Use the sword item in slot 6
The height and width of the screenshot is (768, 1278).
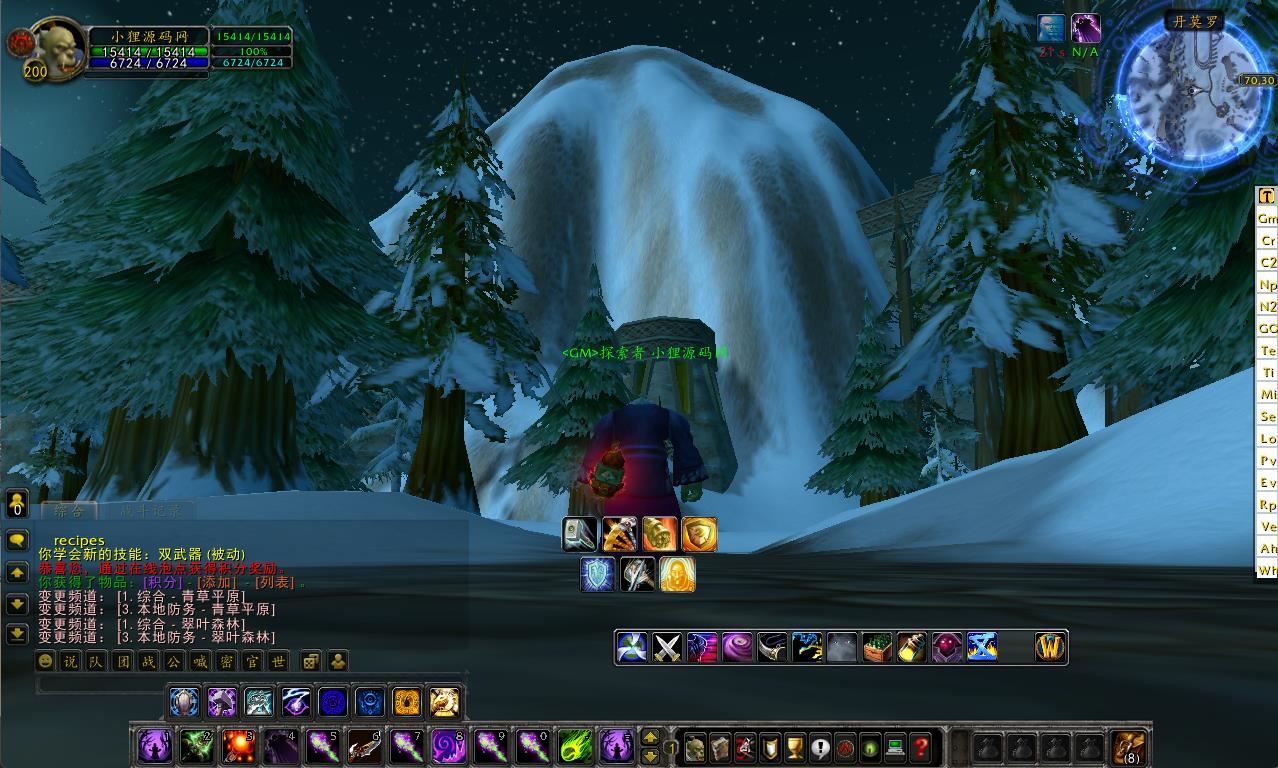tap(364, 746)
